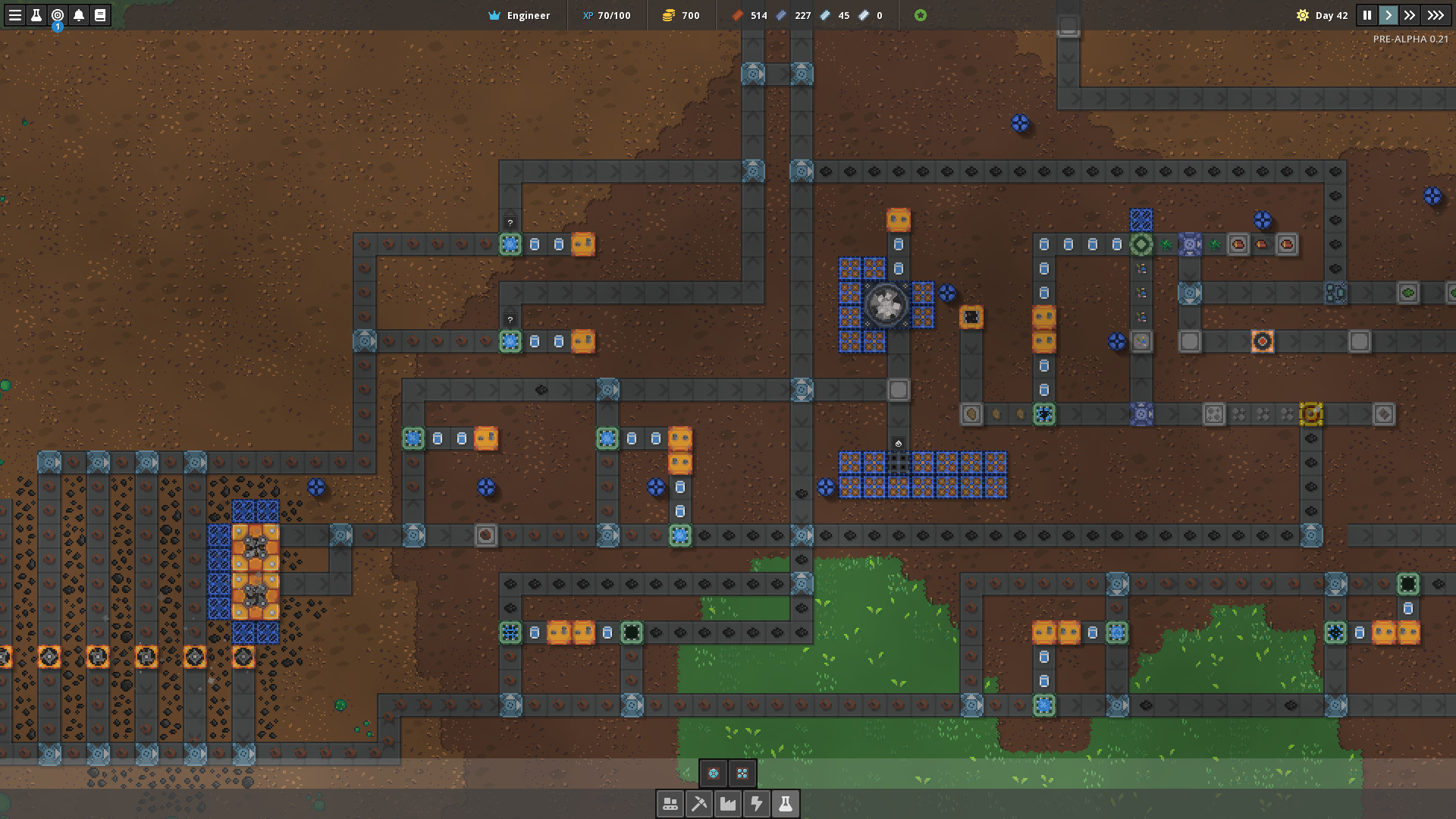Open the notifications bell
Image resolution: width=1456 pixels, height=819 pixels.
coord(79,15)
